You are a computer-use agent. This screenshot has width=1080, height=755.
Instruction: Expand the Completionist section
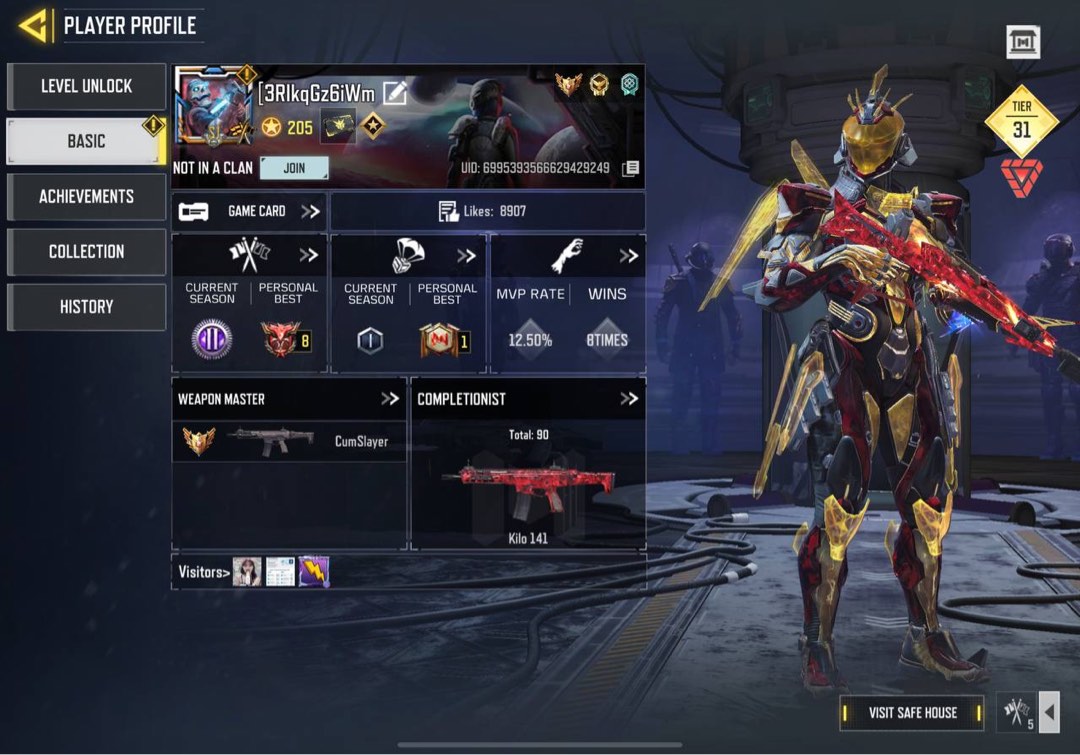[x=628, y=399]
